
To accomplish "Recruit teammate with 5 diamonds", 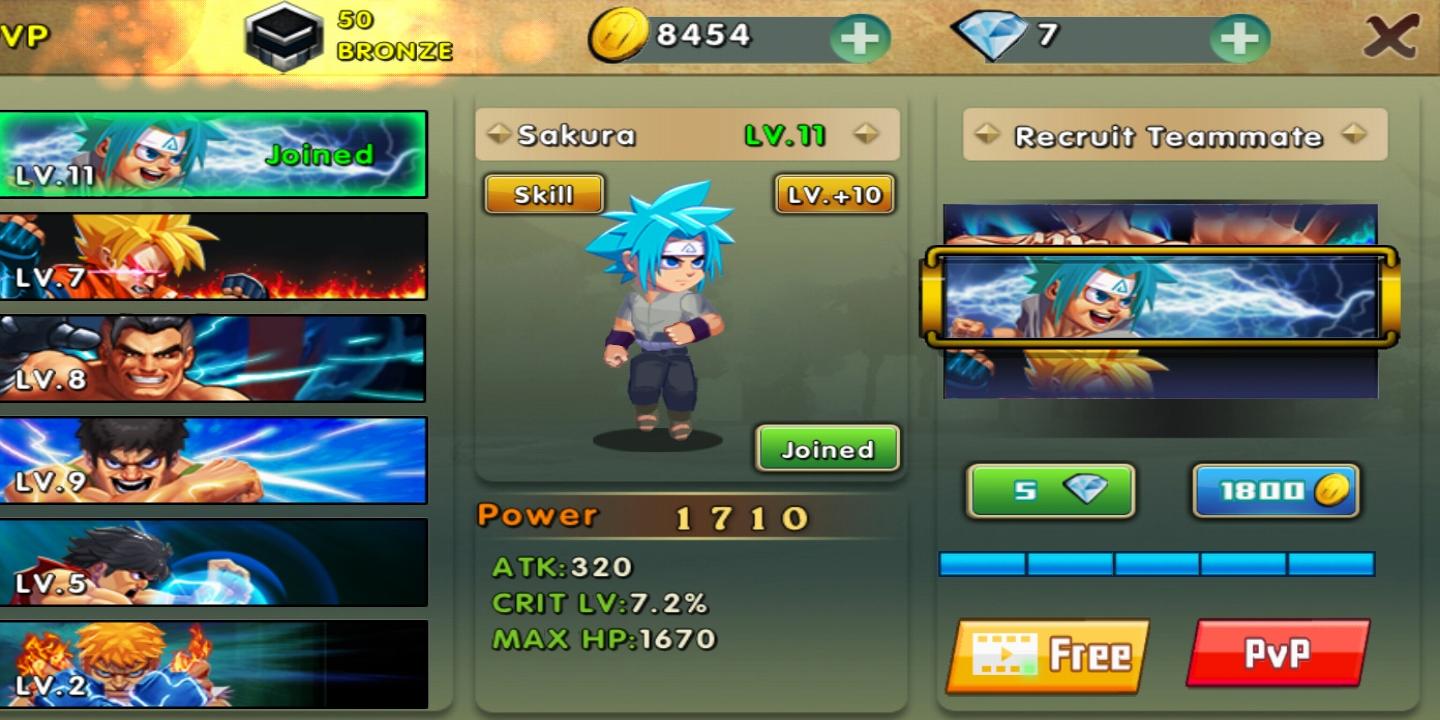I will 1051,490.
